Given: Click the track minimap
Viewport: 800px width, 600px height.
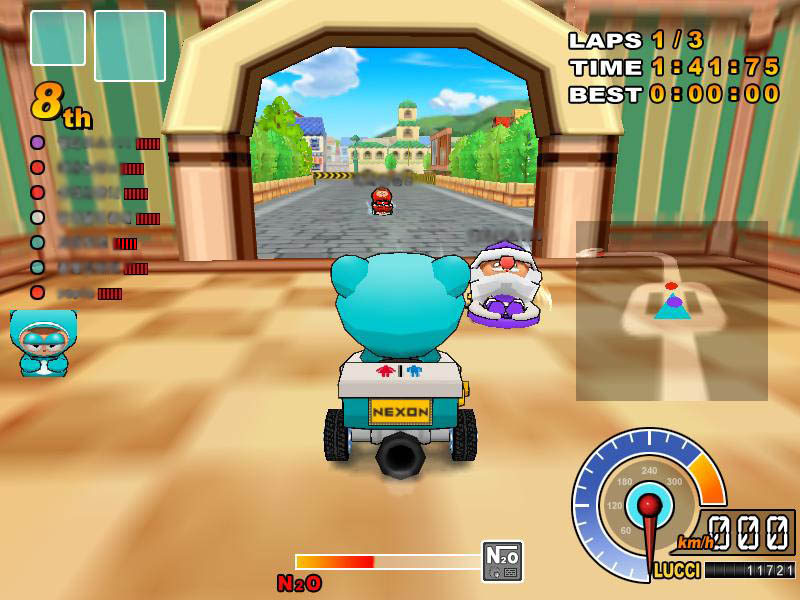Looking at the screenshot, I should [x=671, y=311].
